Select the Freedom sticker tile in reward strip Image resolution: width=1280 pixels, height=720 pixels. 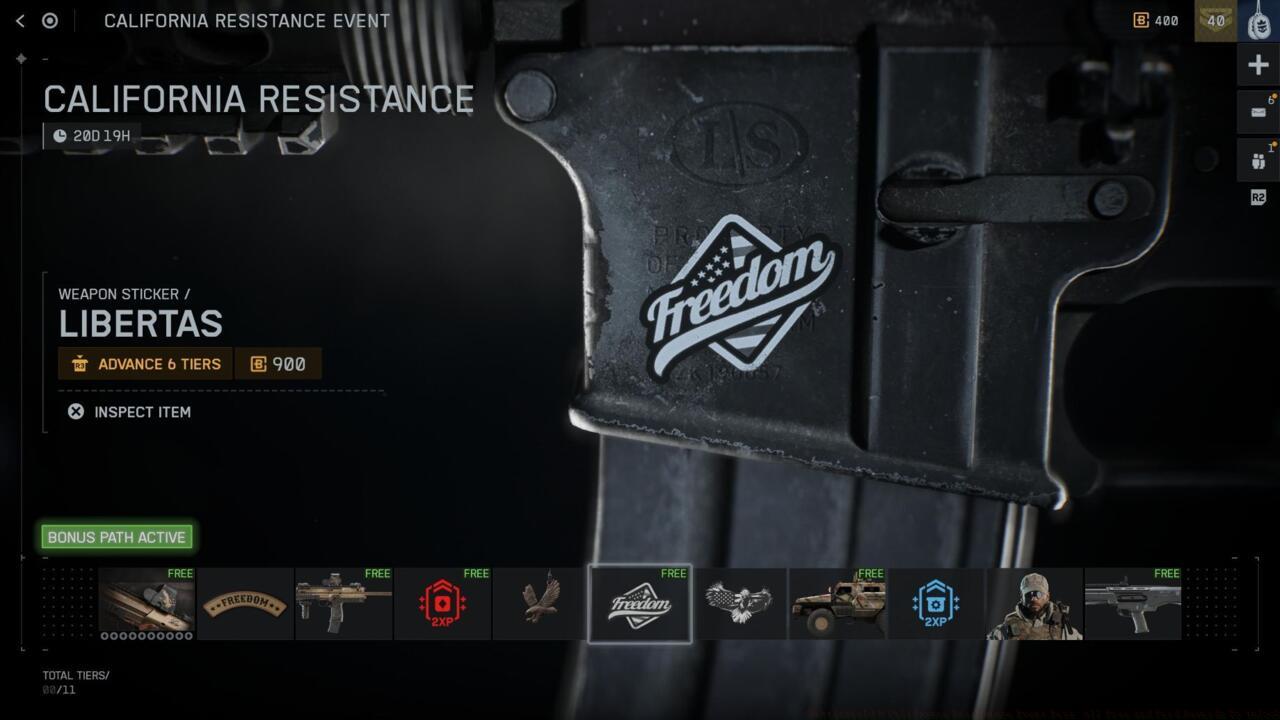639,604
